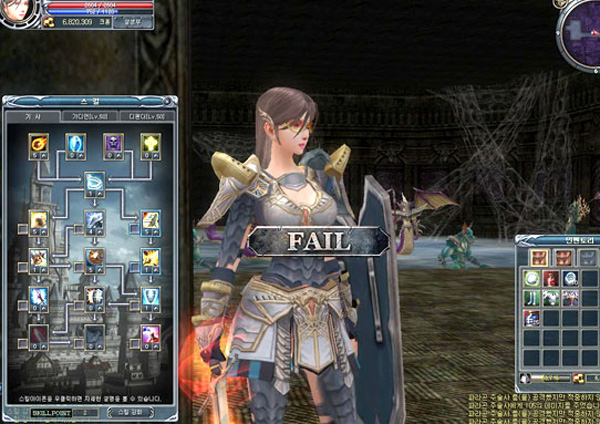Click the central blue swirl skill node
This screenshot has height=424, width=600.
pos(94,182)
